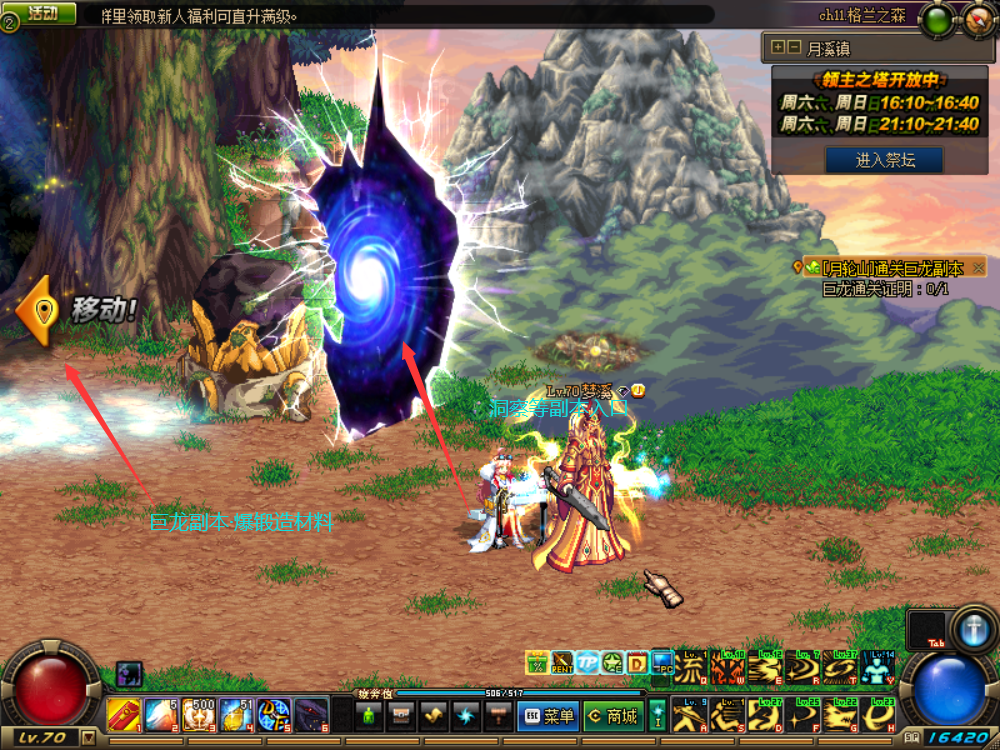This screenshot has width=1000, height=750.
Task: Expand the 月溪镇 panel with plus button
Action: point(777,47)
